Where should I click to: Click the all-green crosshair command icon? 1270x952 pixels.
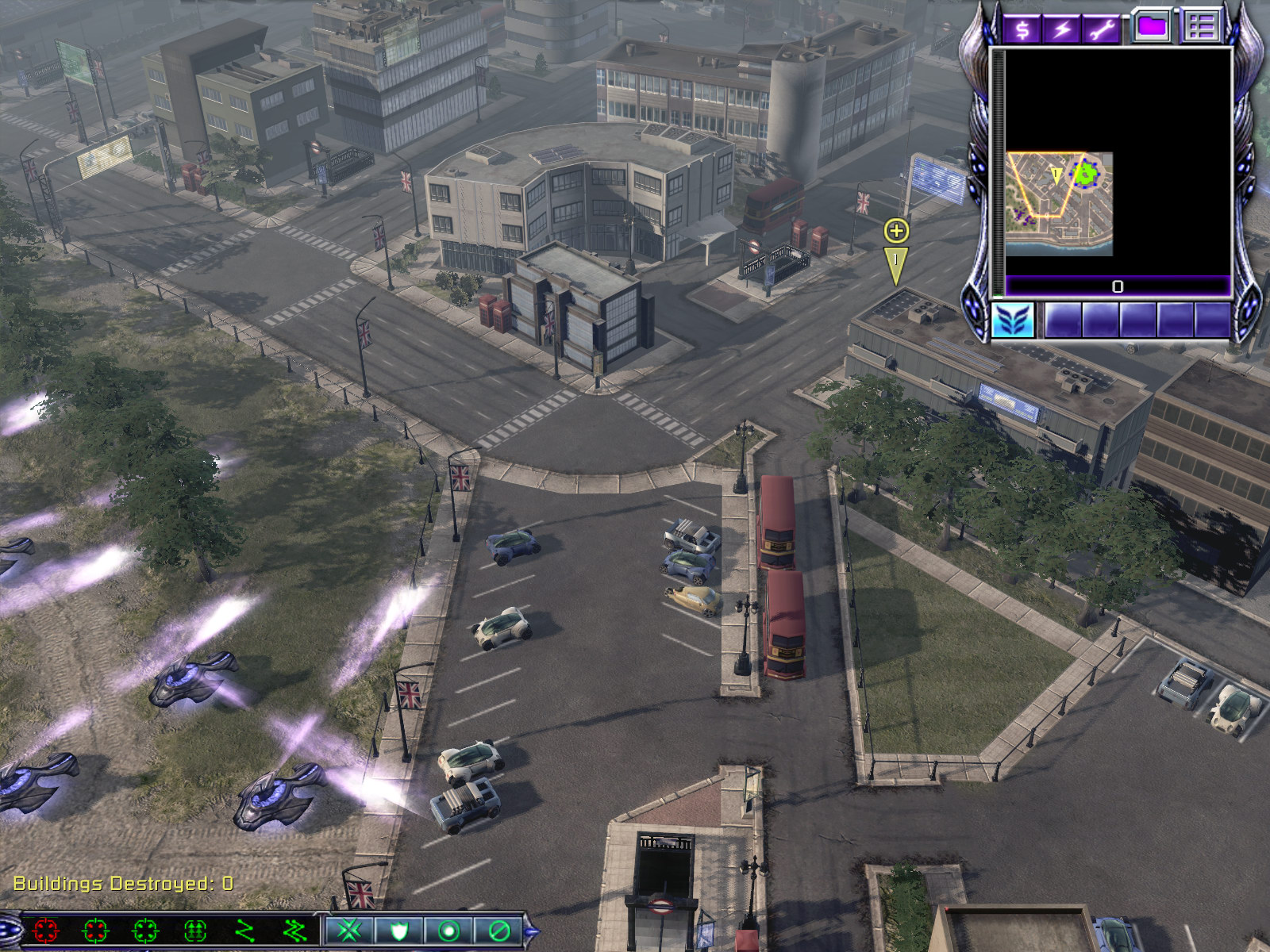[146, 930]
